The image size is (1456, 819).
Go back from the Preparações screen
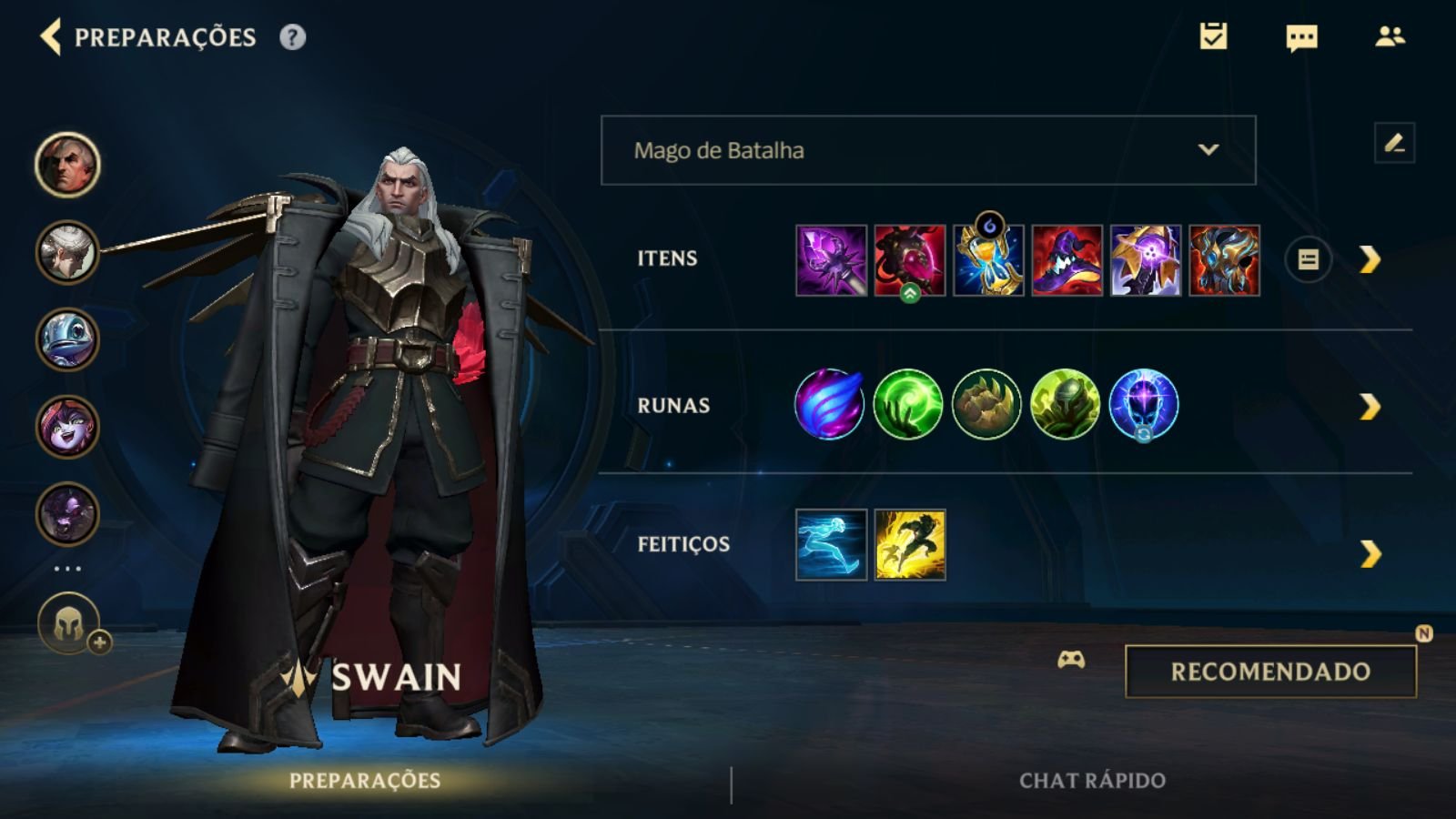point(52,37)
